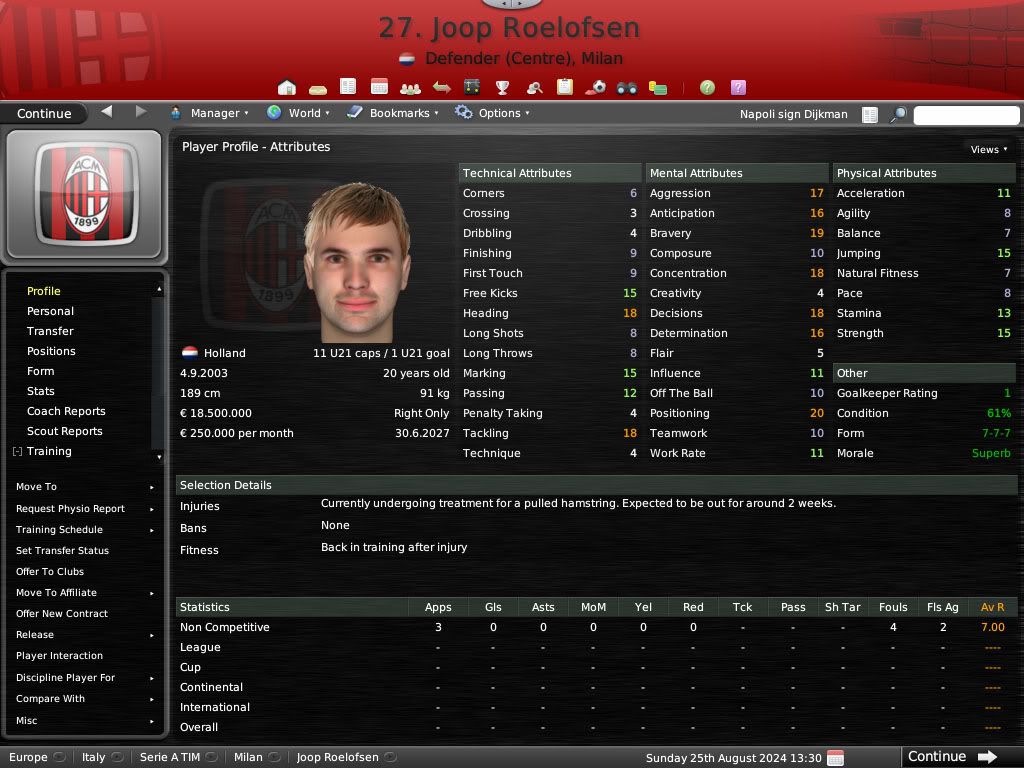Click the home icon in the toolbar
Viewport: 1024px width, 768px height.
point(287,88)
